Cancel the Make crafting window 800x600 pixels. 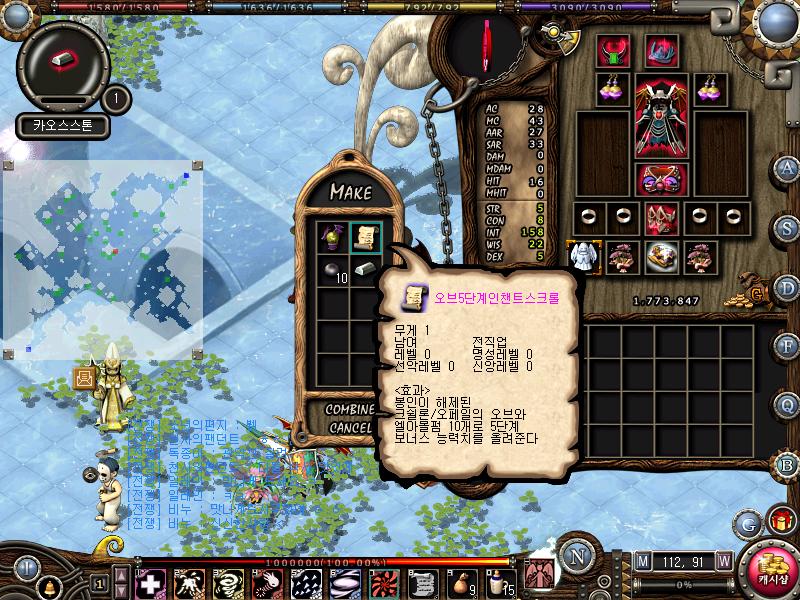[349, 427]
